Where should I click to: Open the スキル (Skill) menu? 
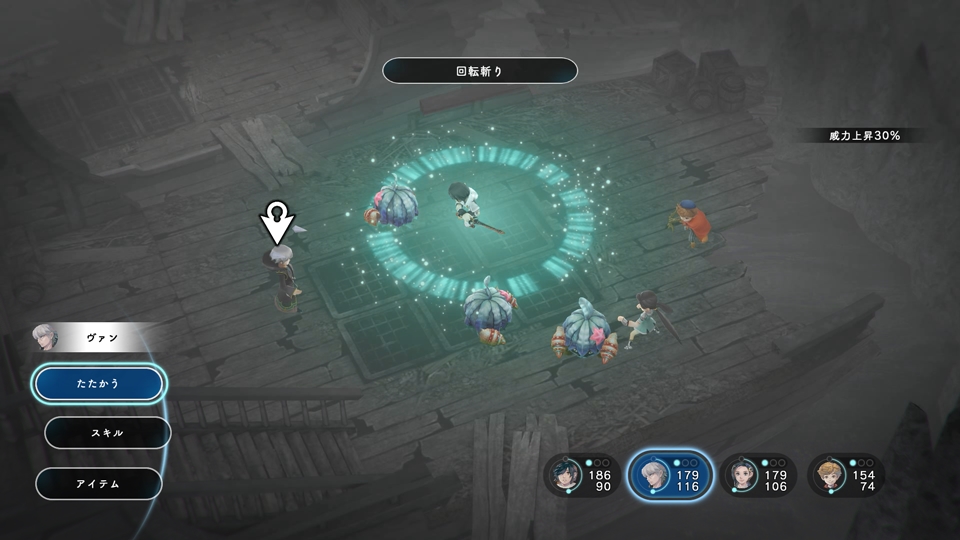point(108,433)
